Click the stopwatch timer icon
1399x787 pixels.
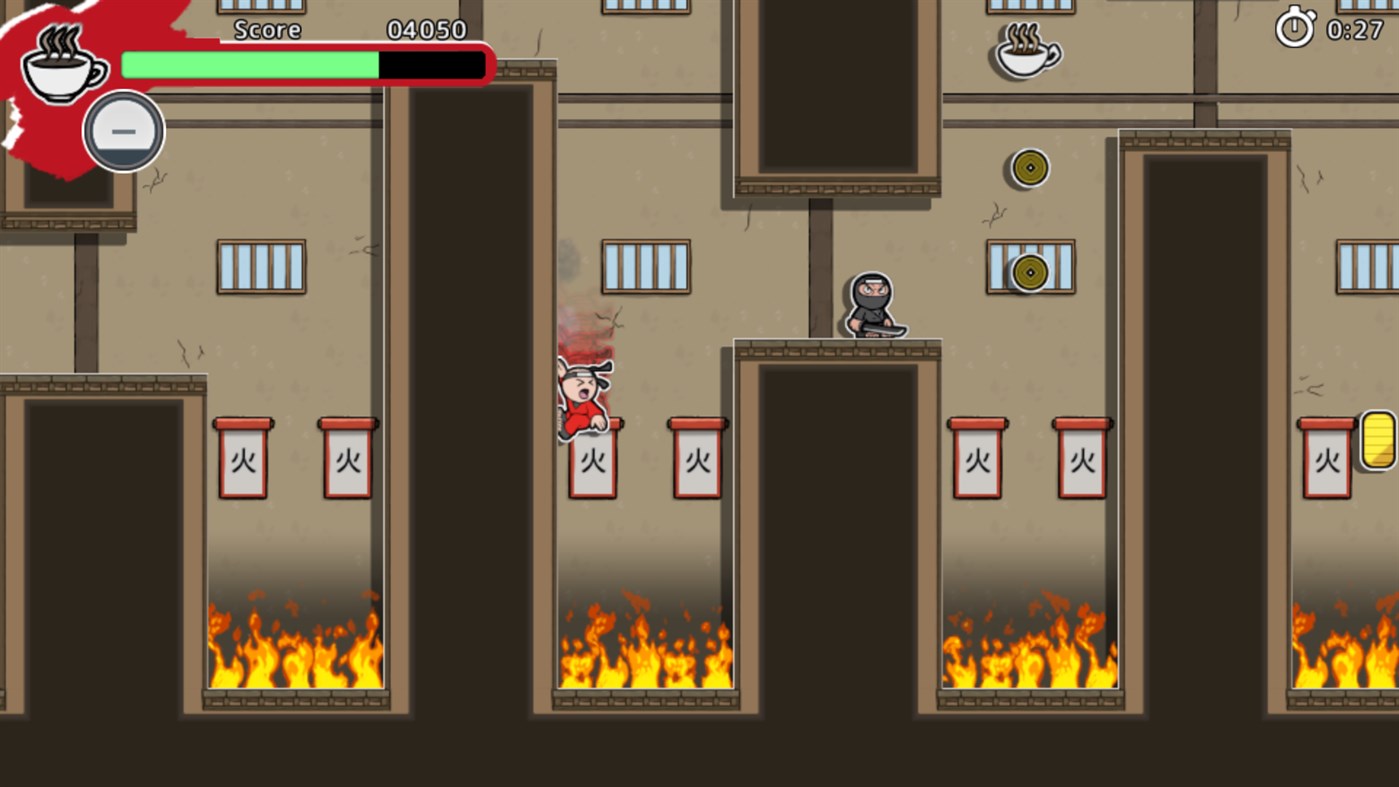point(1294,29)
